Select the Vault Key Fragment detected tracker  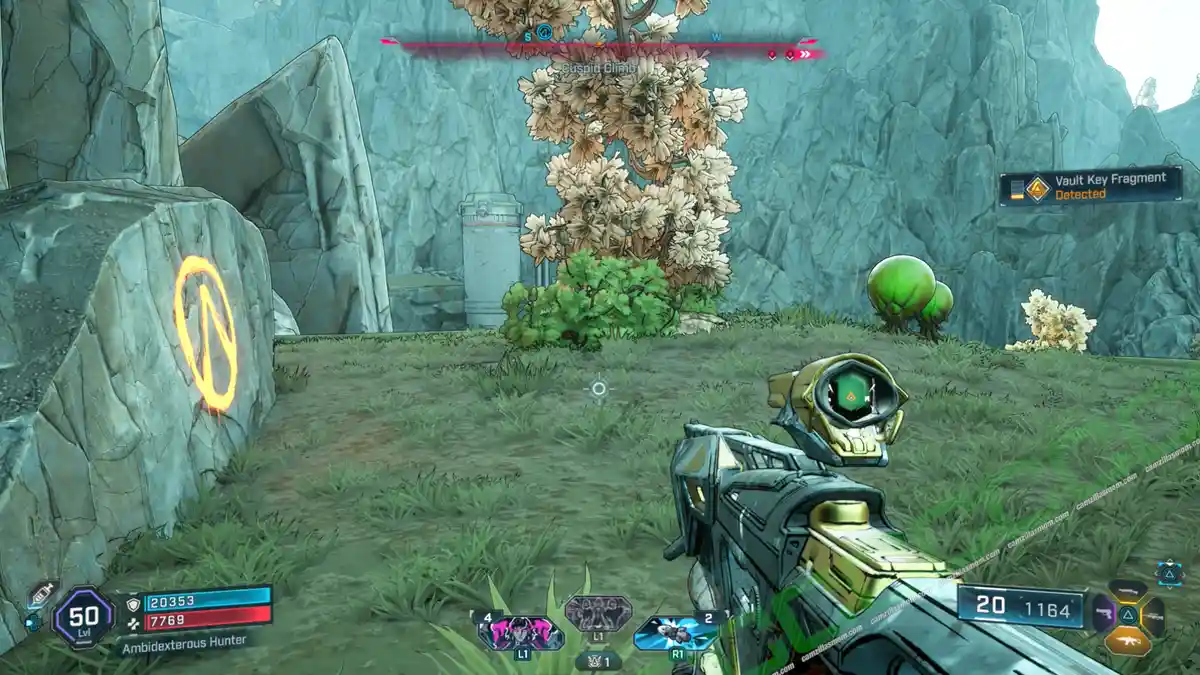1091,186
